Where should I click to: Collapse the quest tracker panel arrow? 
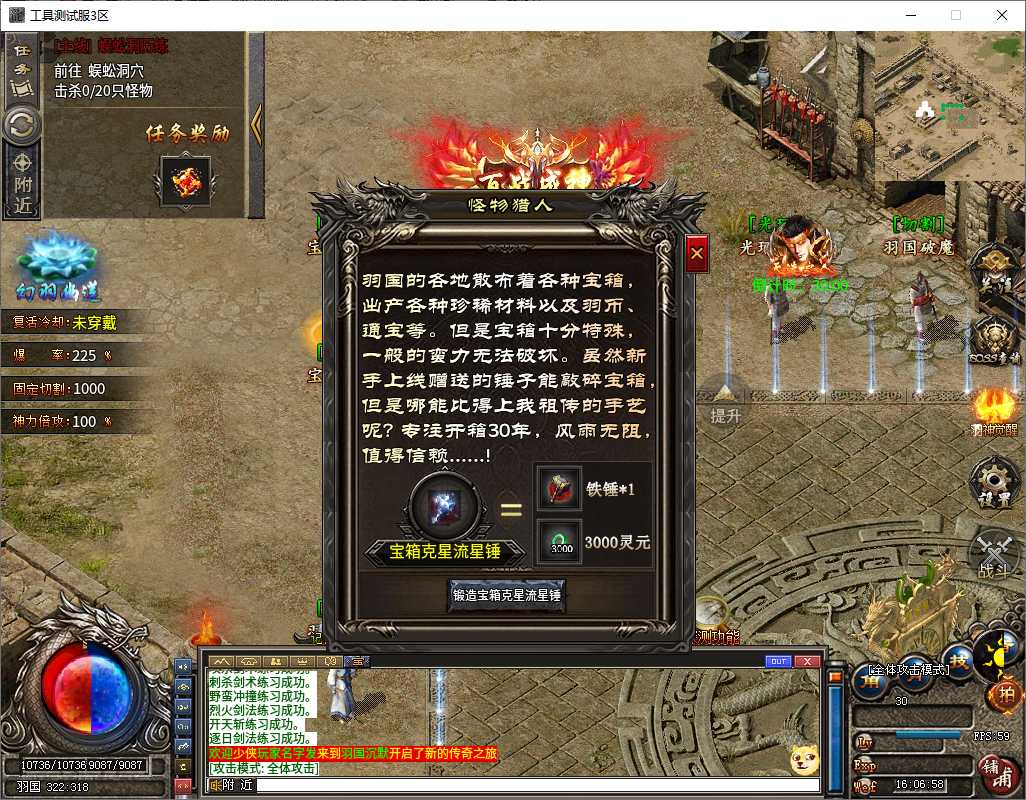(256, 124)
